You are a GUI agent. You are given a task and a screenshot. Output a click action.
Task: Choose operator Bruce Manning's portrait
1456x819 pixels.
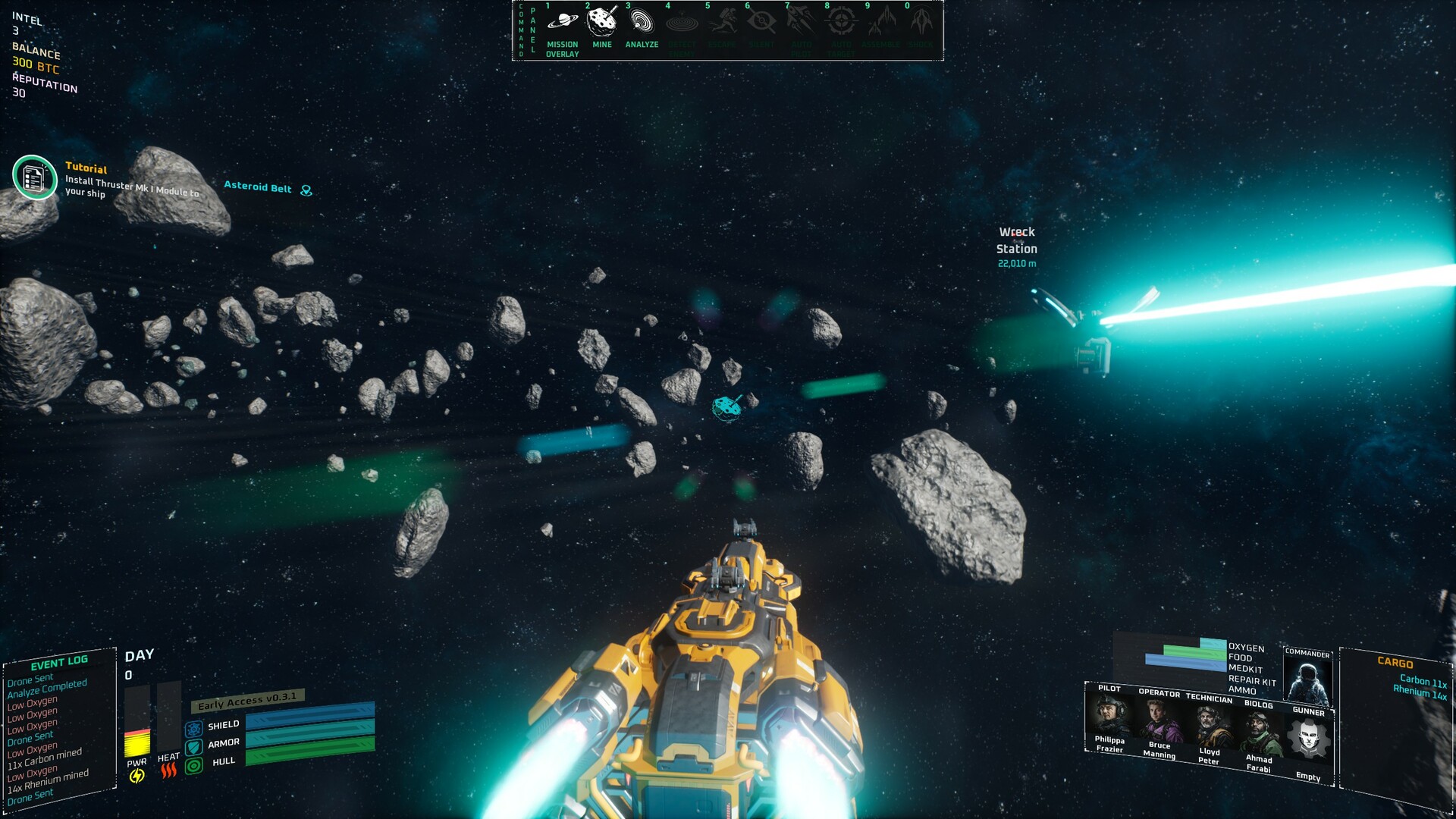(1159, 722)
